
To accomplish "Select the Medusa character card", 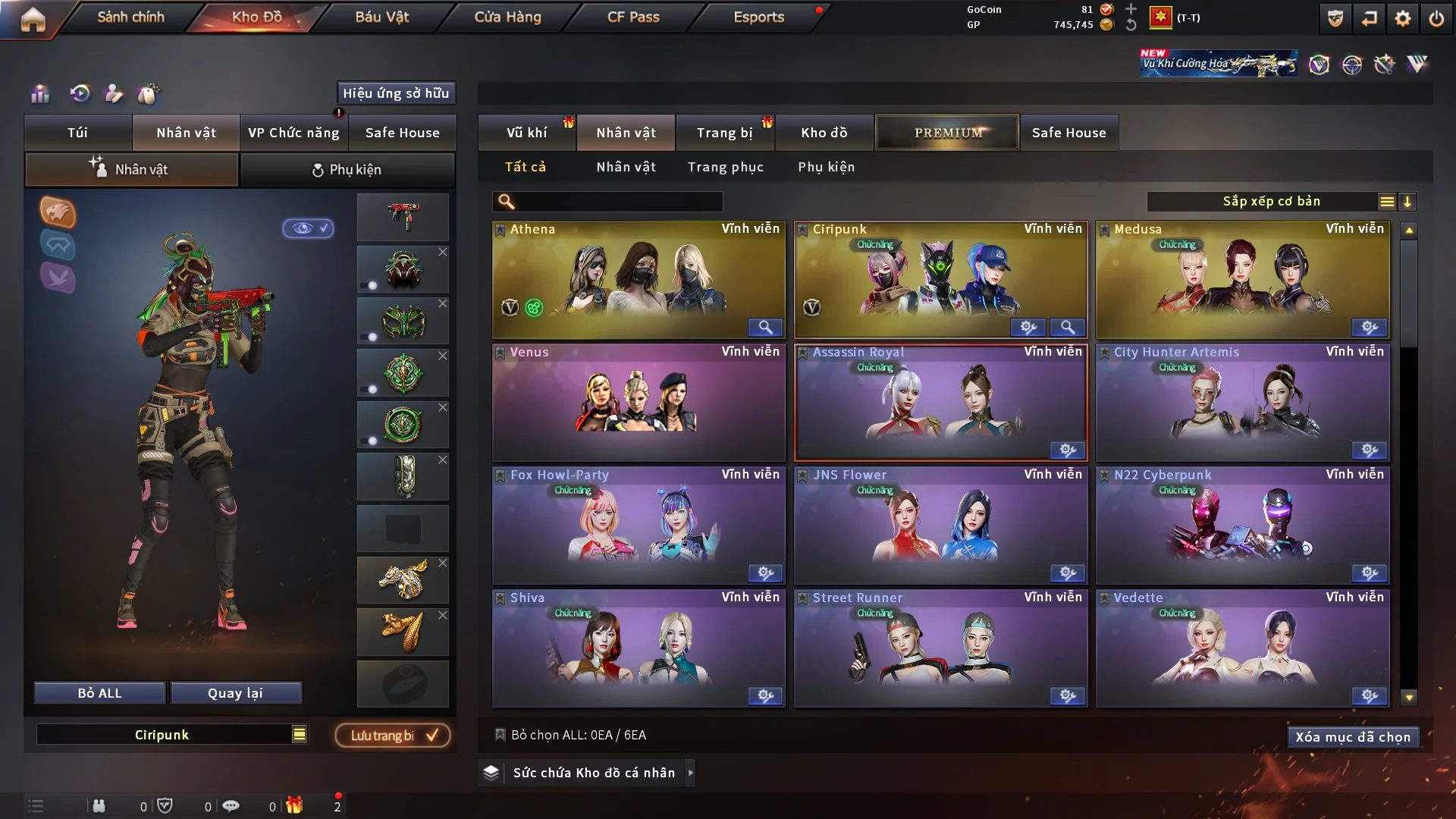I will tap(1242, 279).
